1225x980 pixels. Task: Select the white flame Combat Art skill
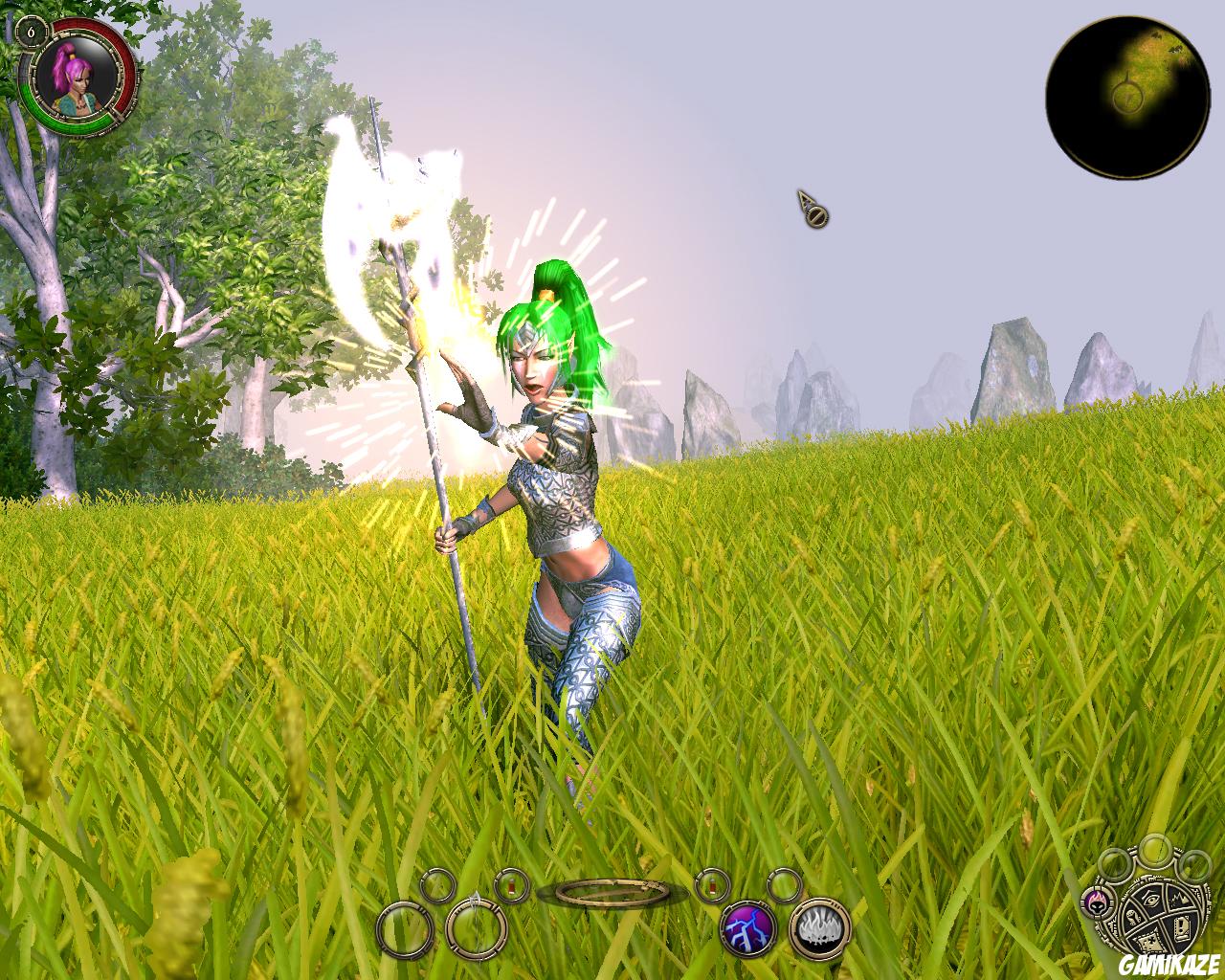click(x=816, y=927)
